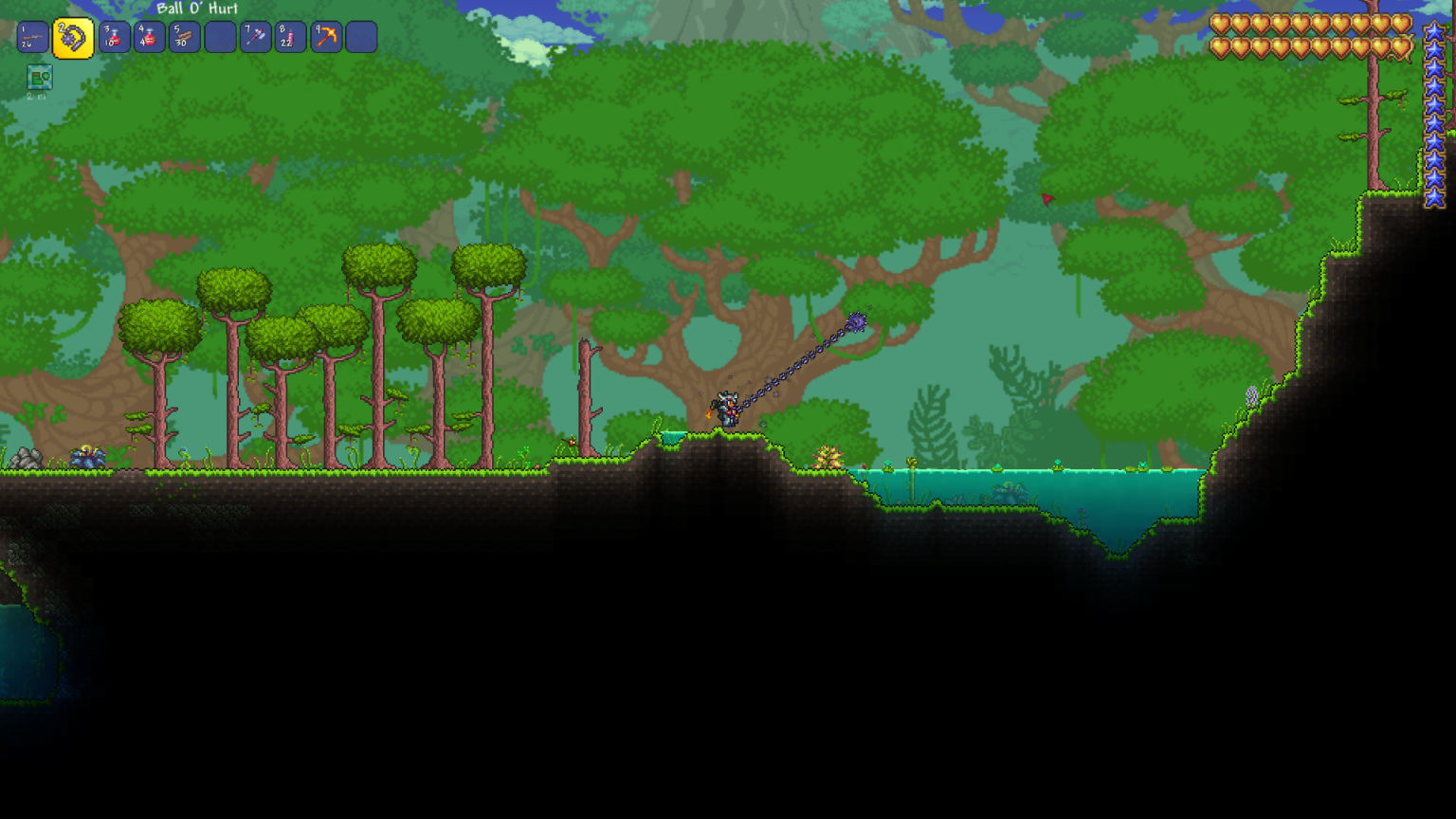This screenshot has height=819, width=1456.
Task: Select the mana potions in hotbar slot 8
Action: pyautogui.click(x=289, y=38)
